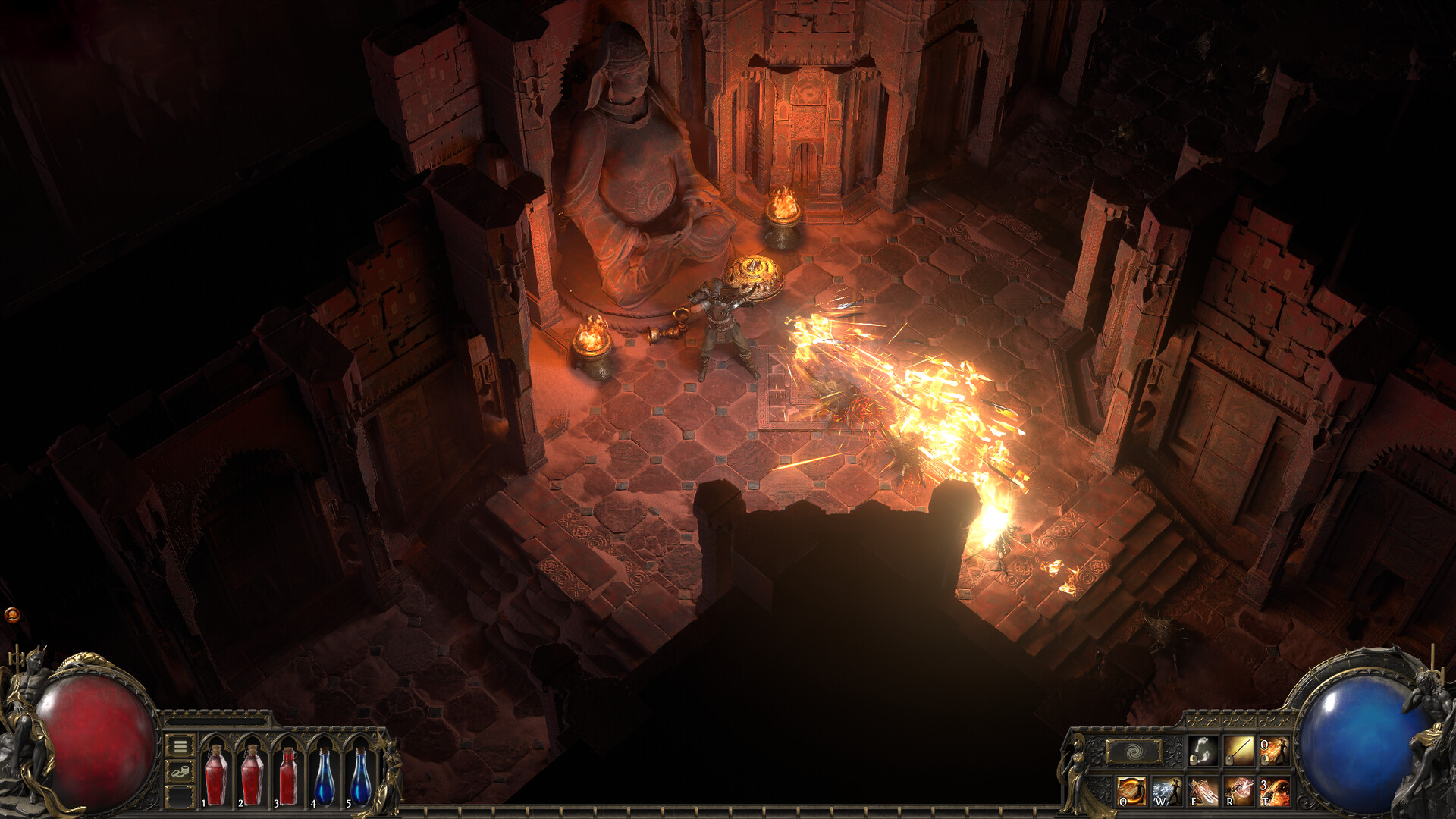Trigger the fire vortex skill on T
The image size is (1456, 819).
point(1276,792)
